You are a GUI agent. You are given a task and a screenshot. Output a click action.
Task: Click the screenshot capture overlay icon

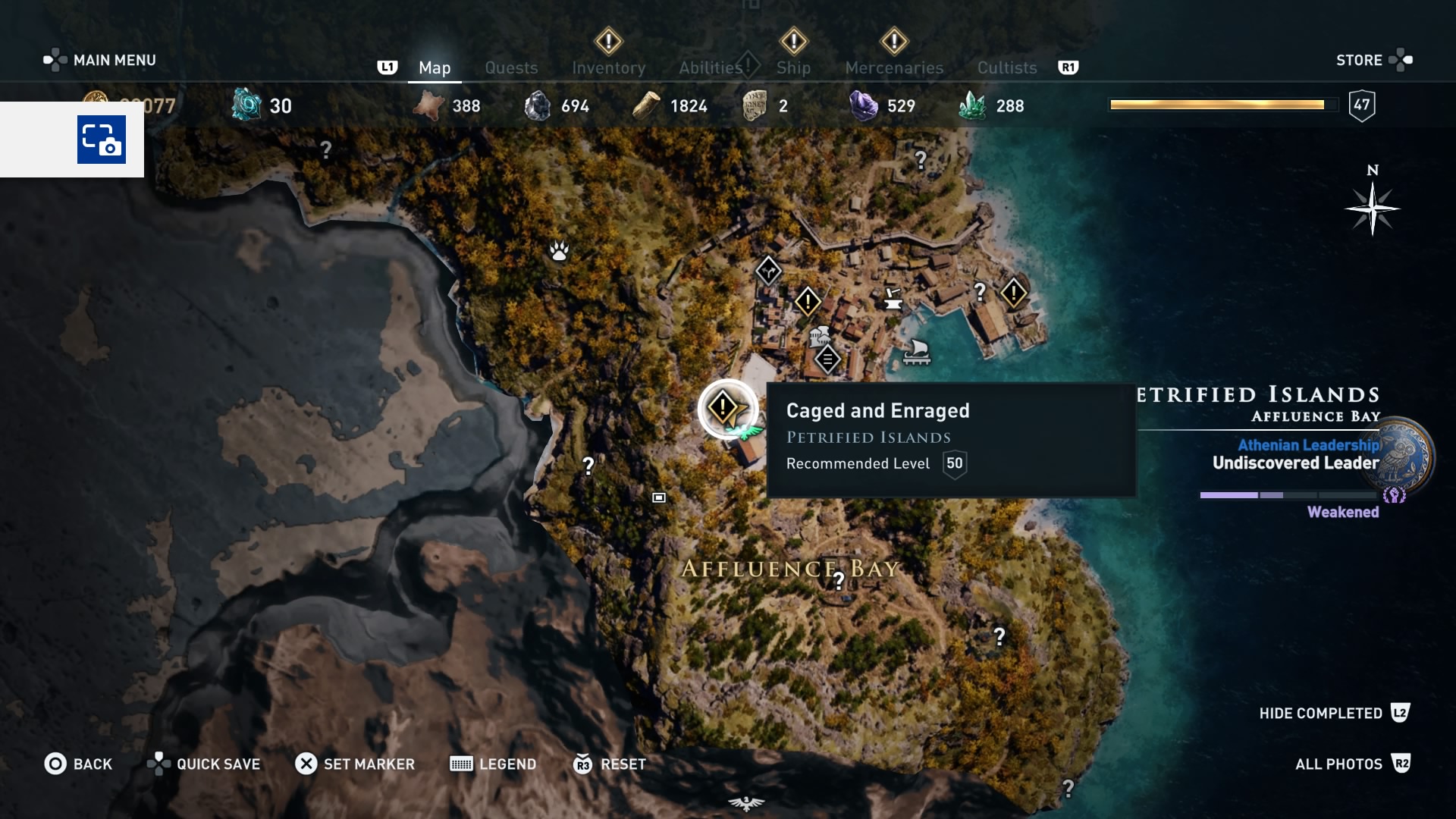click(x=102, y=140)
